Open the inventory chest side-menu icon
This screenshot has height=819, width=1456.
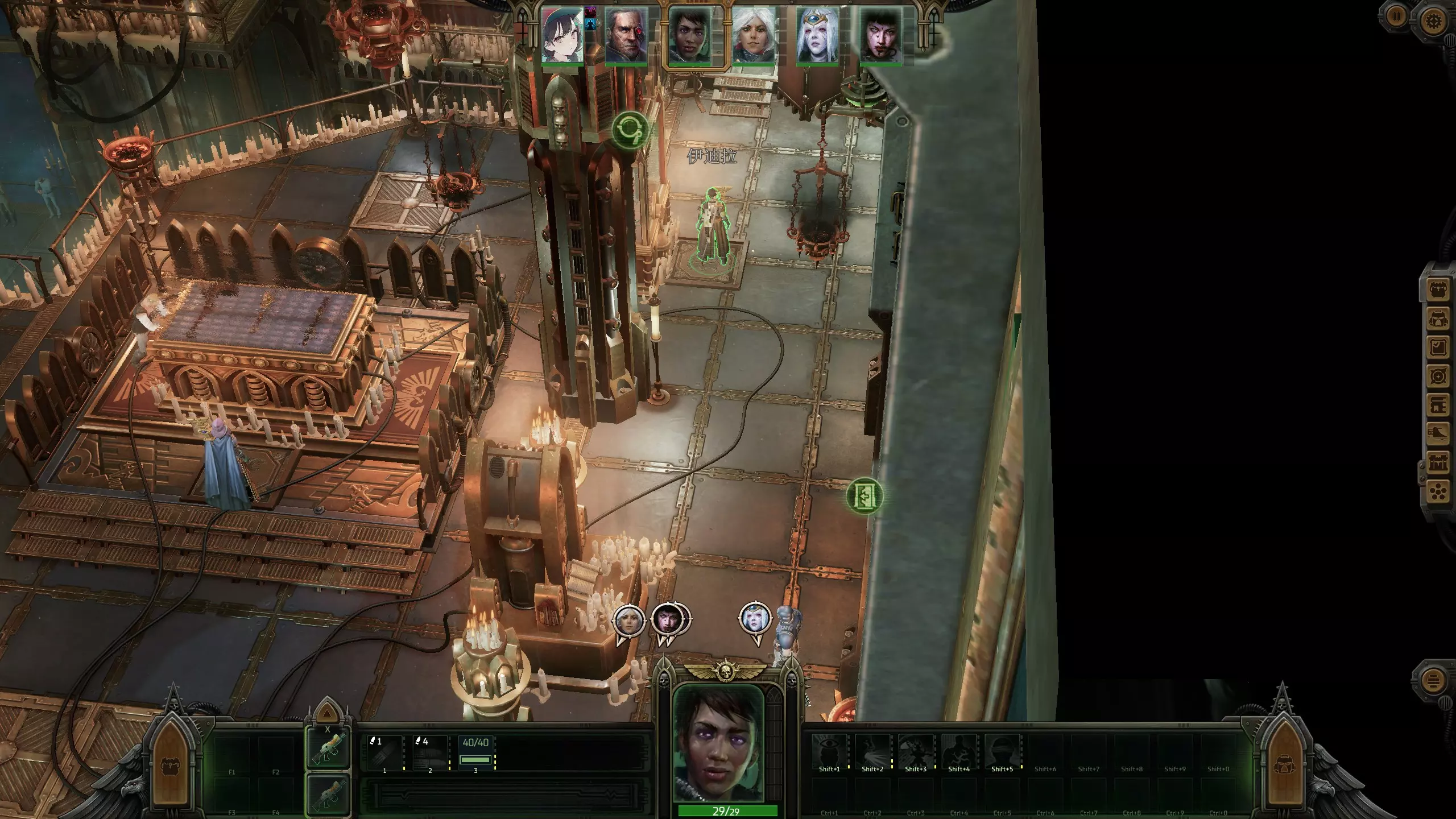(1439, 291)
